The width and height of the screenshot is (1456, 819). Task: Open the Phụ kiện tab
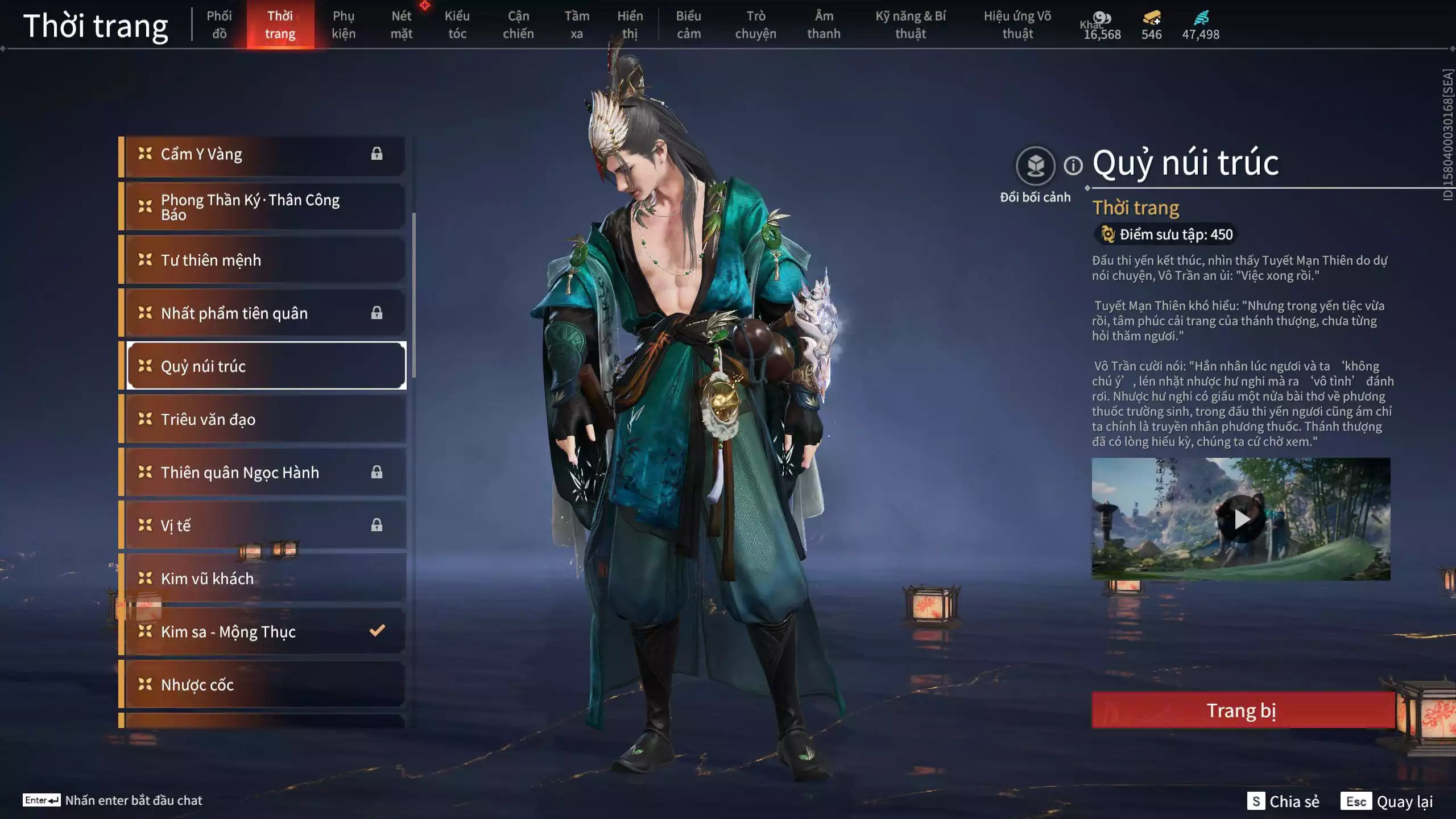pos(344,24)
